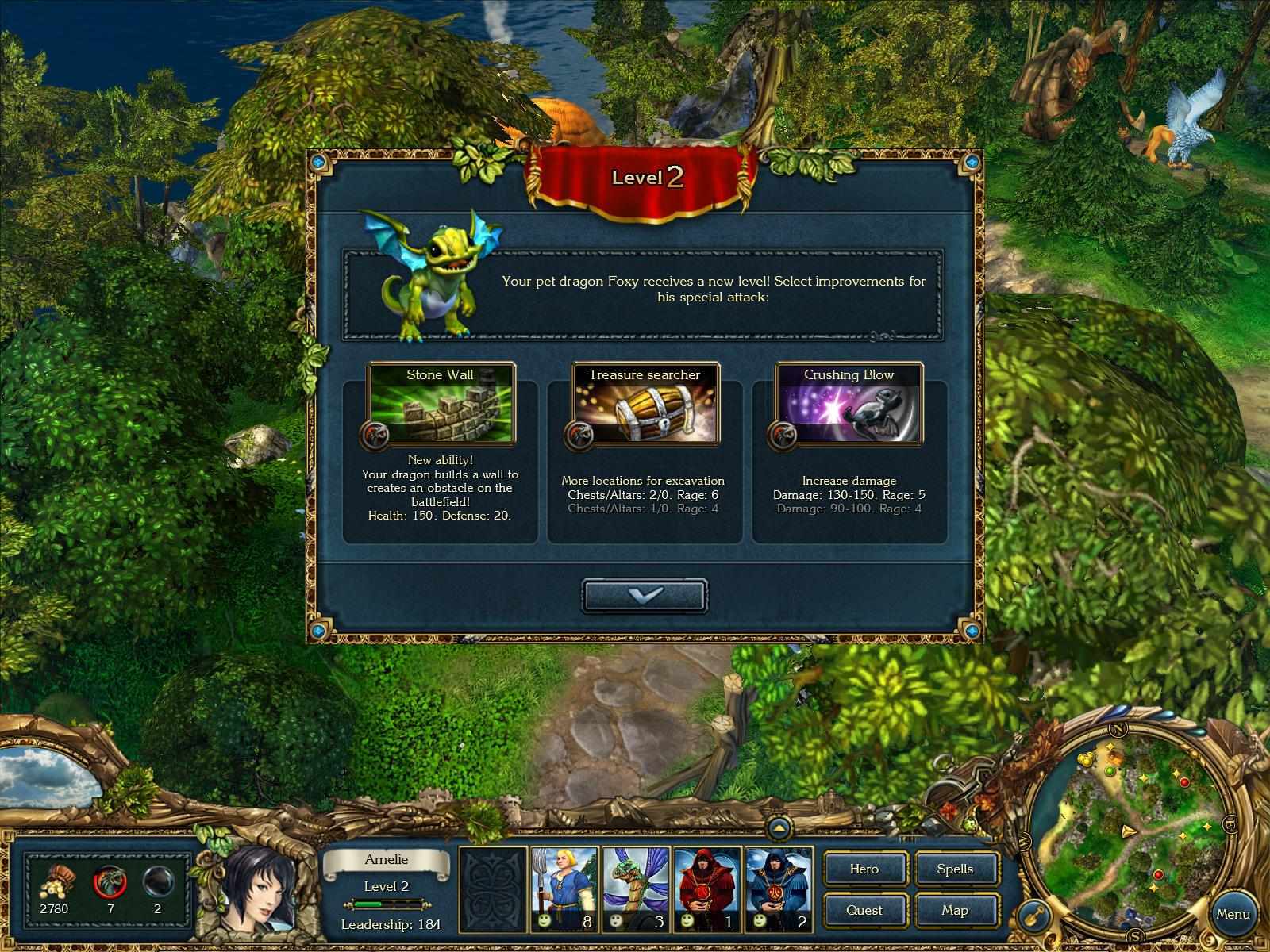Image resolution: width=1270 pixels, height=952 pixels.
Task: Open the Hero screen
Action: 864,869
